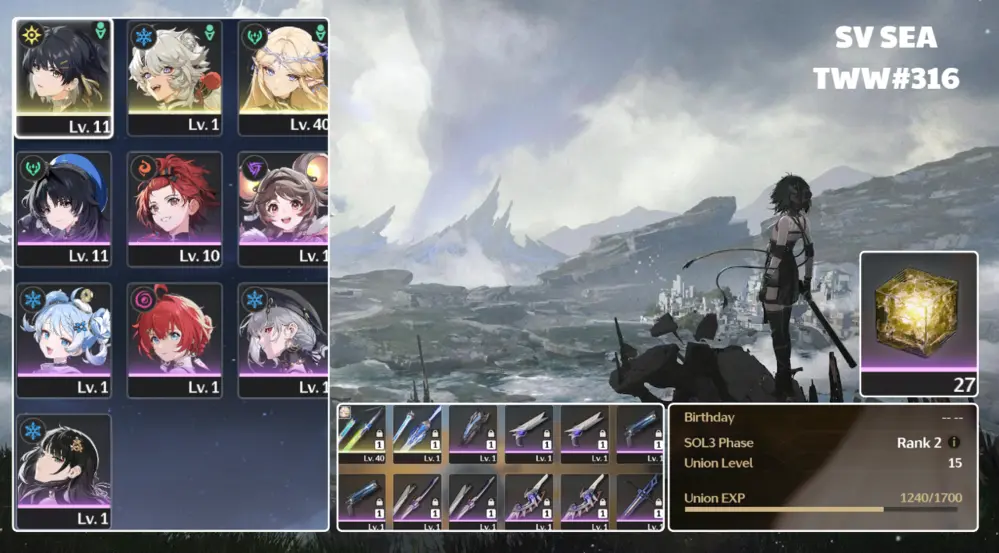Screen dimensions: 999x553
Task: Select the black-haired Lv. 11 Spectro character portrait
Action: tap(64, 77)
